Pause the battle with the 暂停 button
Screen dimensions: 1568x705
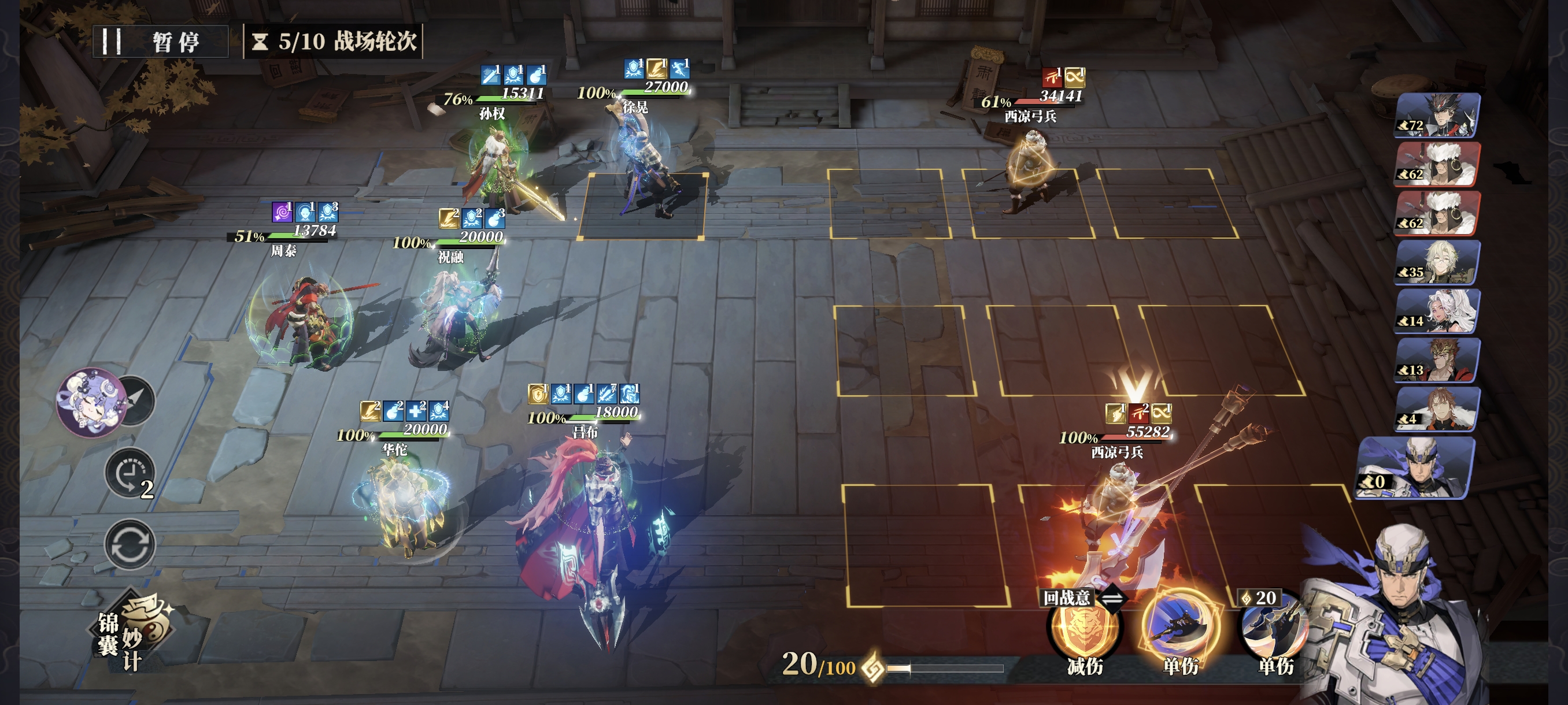(x=160, y=42)
